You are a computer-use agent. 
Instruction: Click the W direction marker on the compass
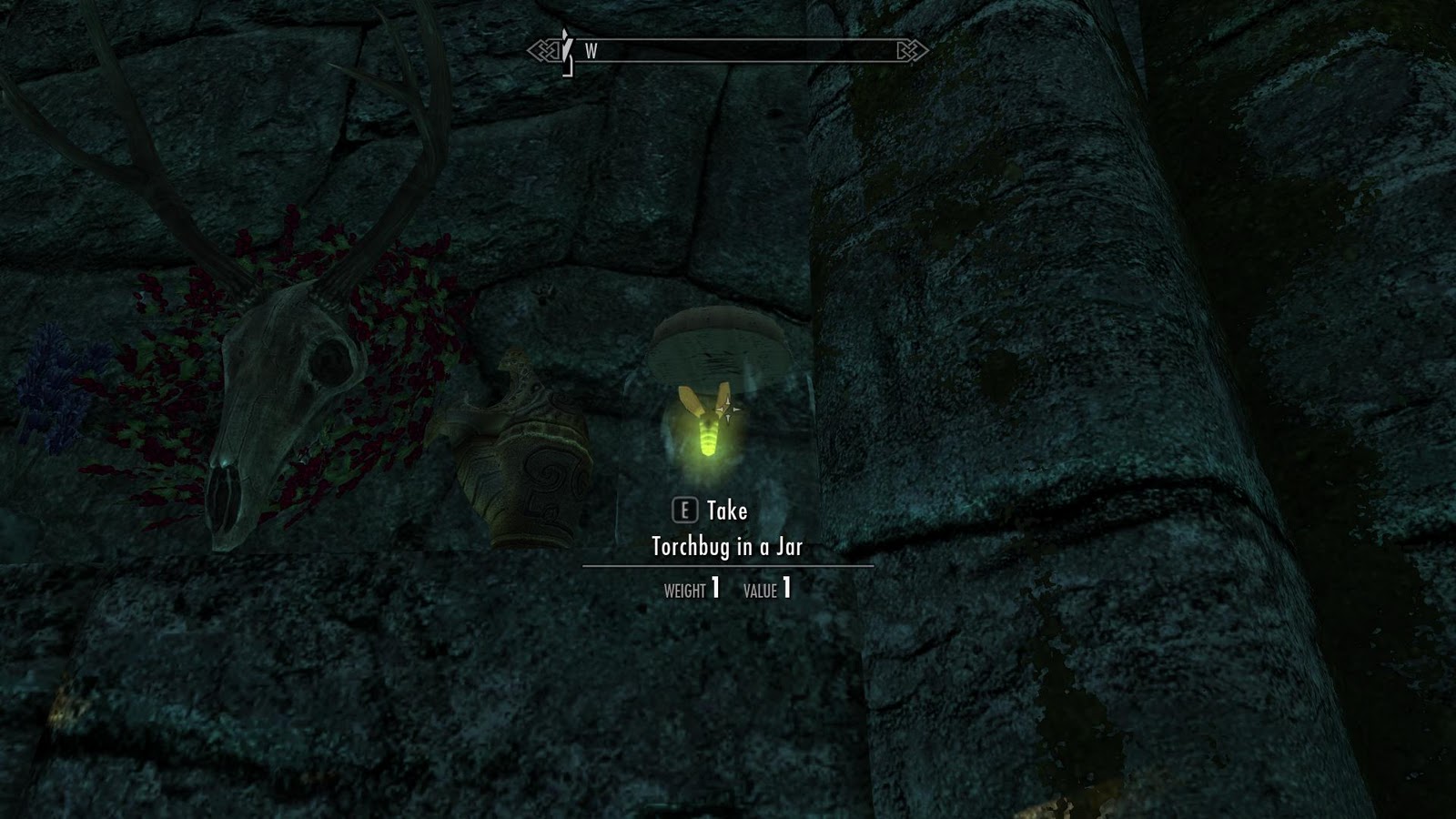point(592,50)
